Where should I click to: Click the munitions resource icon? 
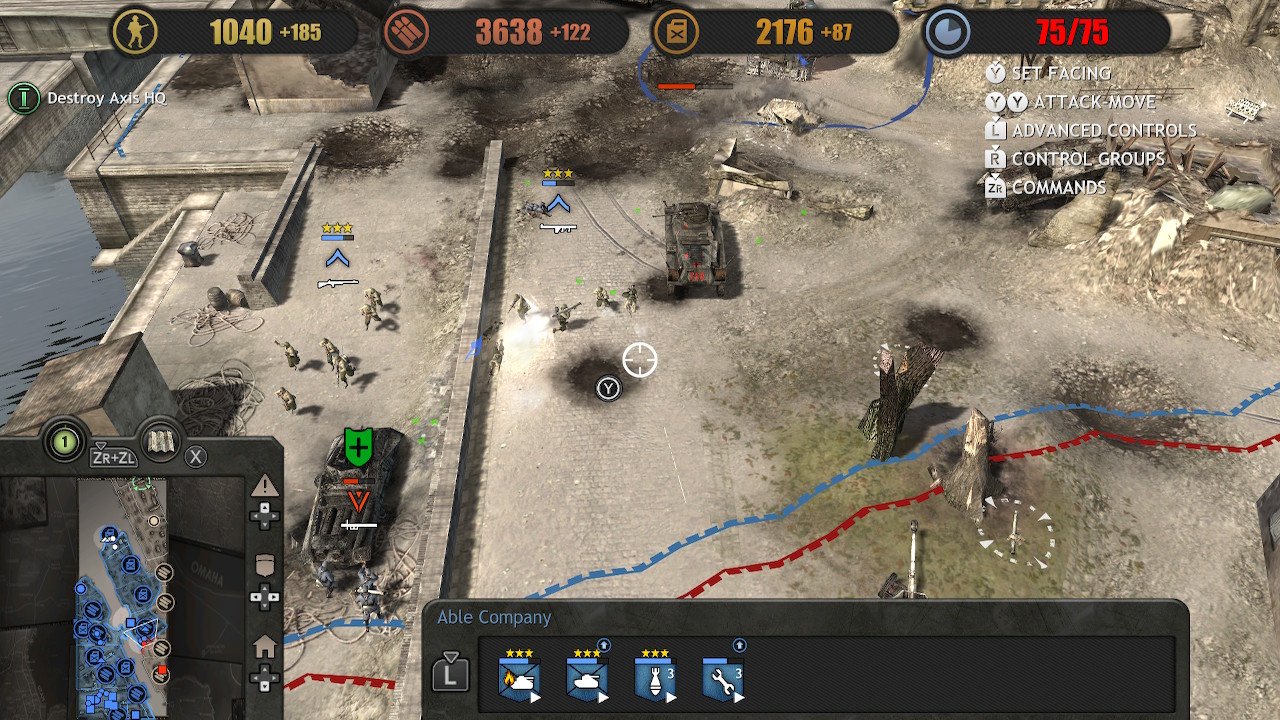404,32
